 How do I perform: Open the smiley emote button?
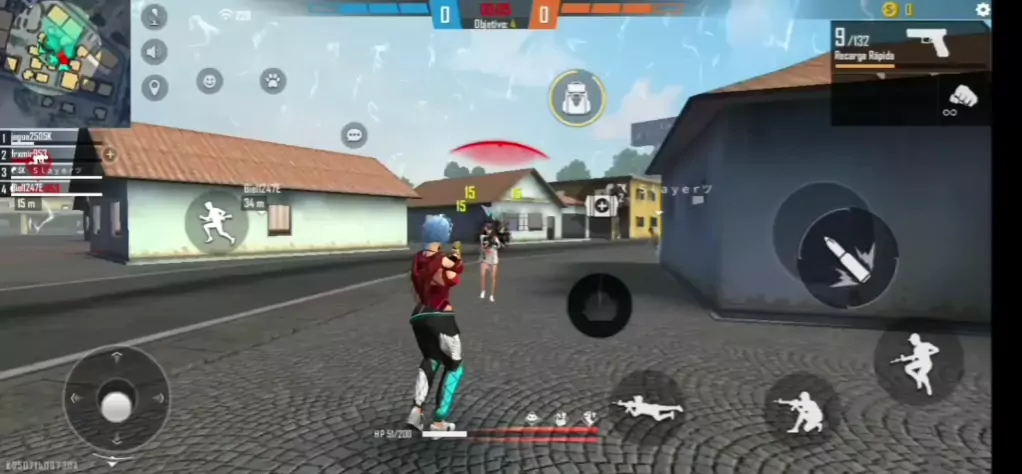[x=209, y=81]
